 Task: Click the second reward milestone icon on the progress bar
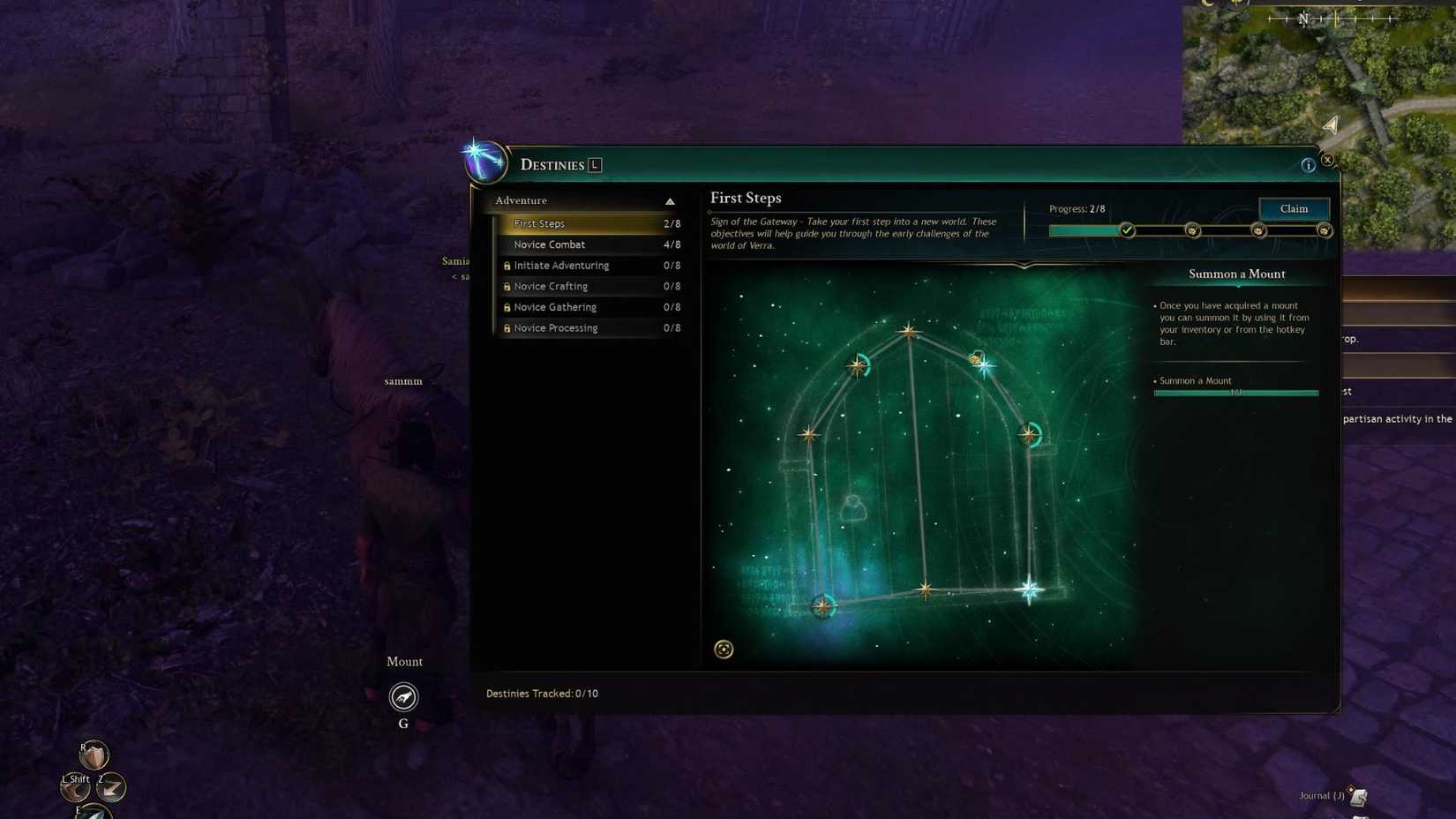[x=1193, y=230]
